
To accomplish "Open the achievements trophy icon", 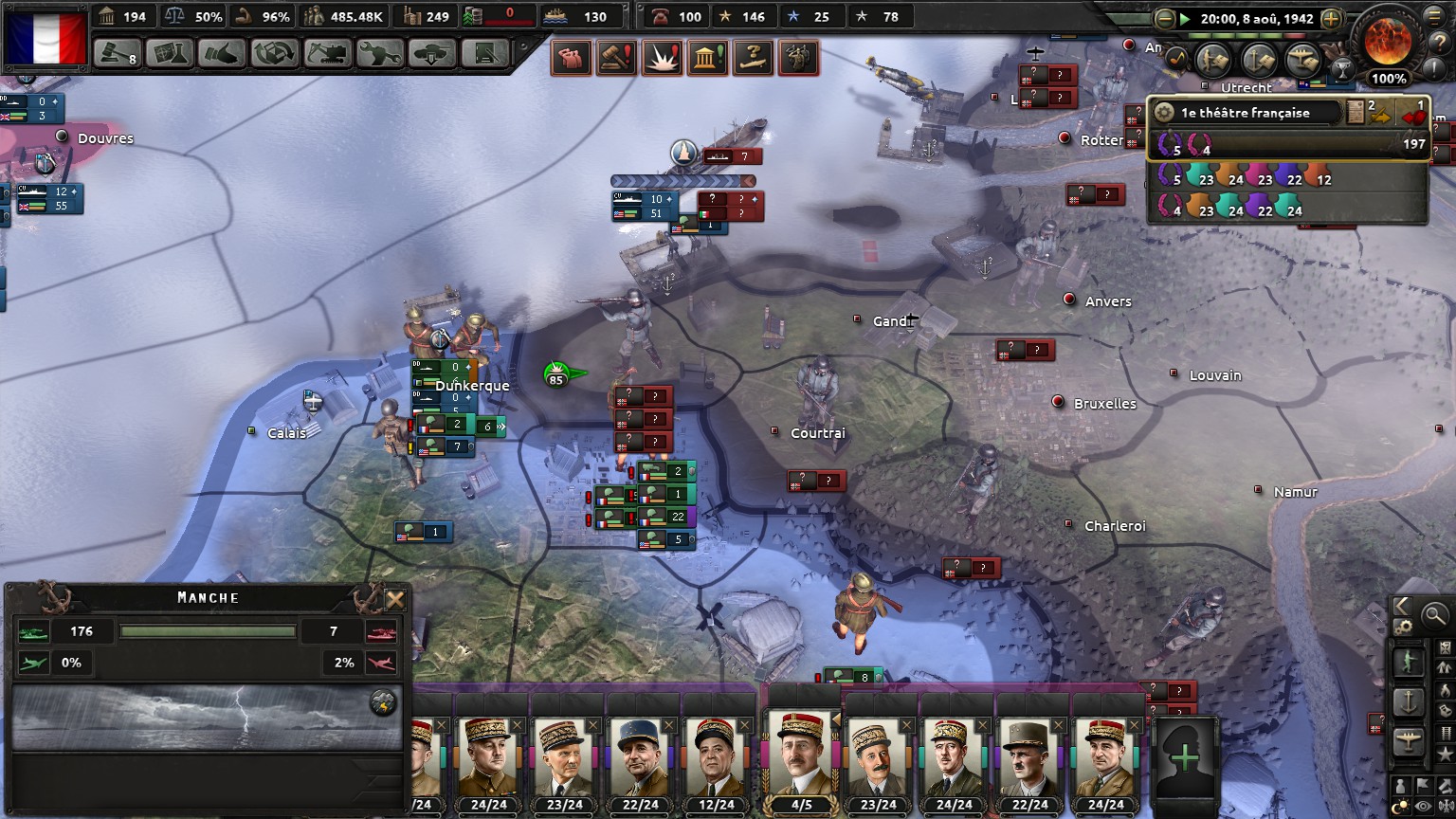I will click(x=1341, y=67).
